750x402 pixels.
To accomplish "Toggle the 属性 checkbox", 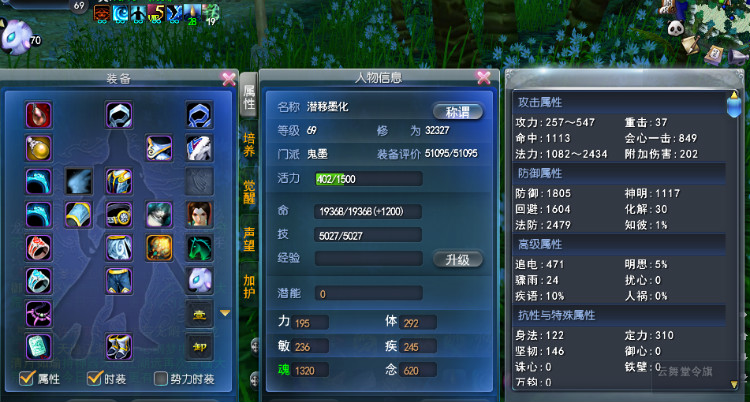I will click(x=27, y=379).
